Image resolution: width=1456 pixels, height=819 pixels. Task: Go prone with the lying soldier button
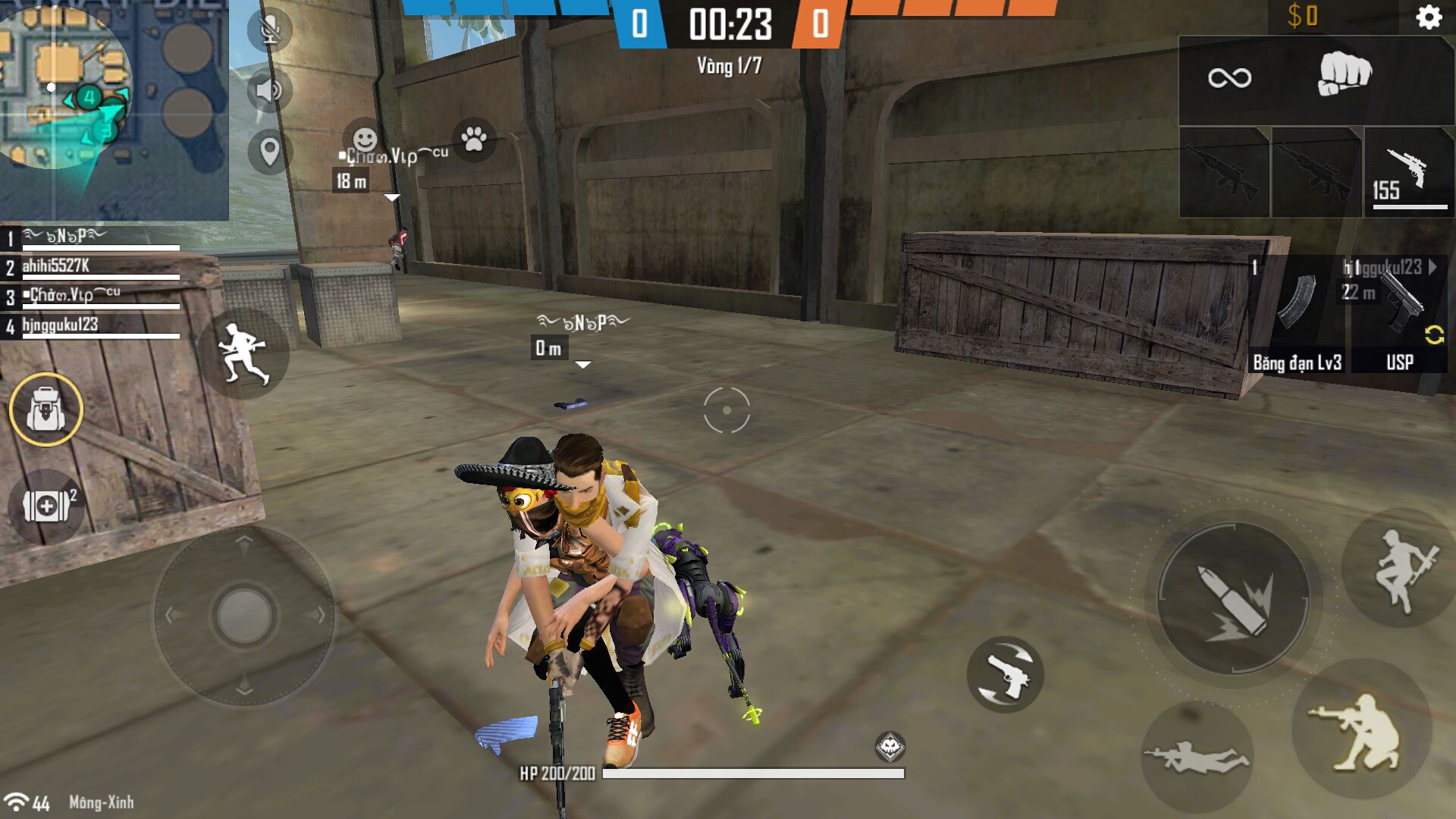point(1197,757)
